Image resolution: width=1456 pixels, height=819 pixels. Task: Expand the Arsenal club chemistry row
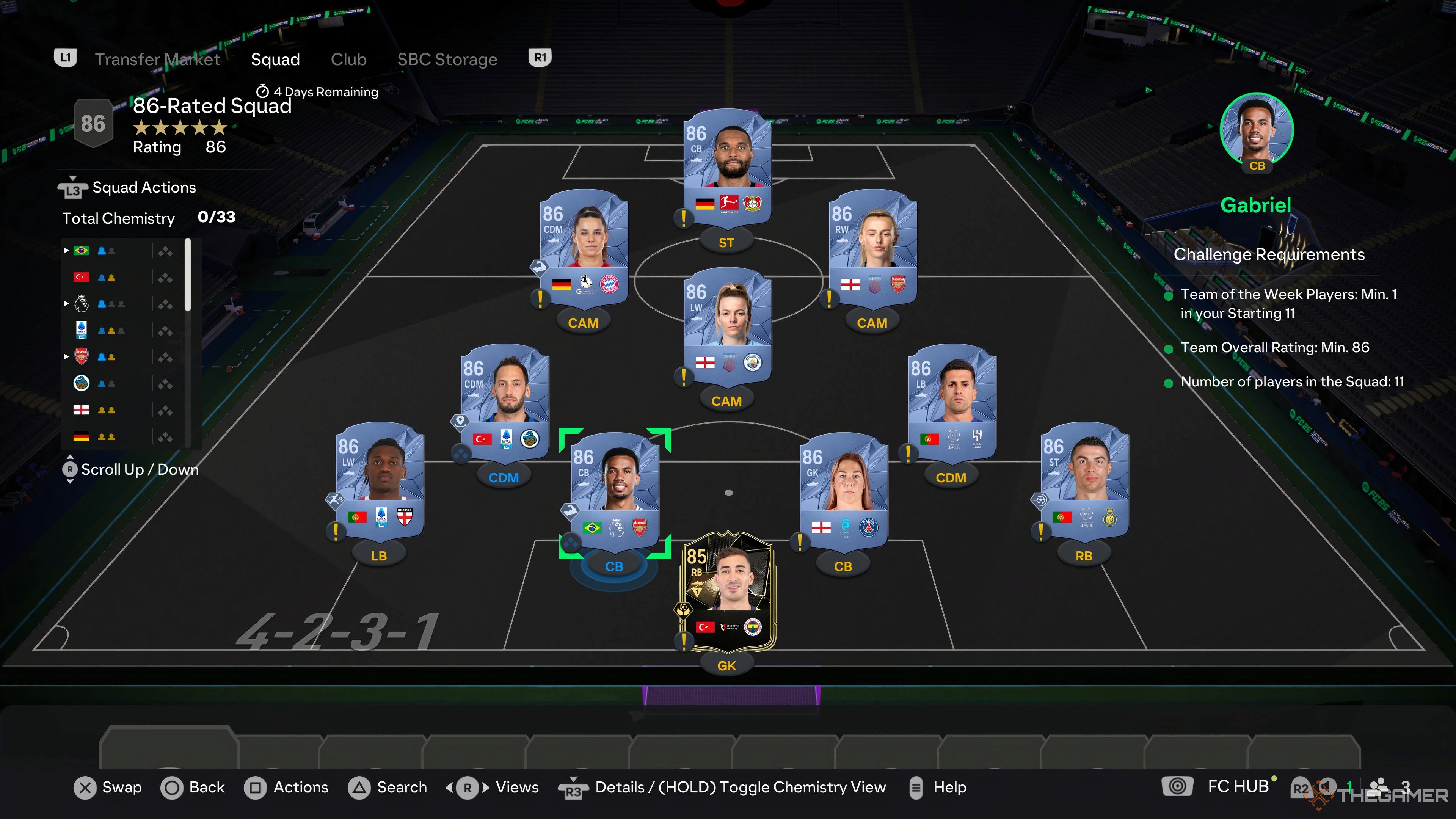click(x=67, y=357)
